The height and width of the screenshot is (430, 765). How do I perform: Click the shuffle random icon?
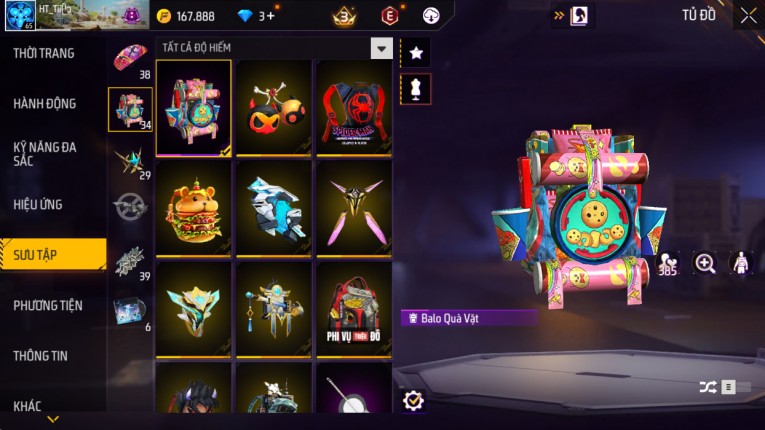708,387
